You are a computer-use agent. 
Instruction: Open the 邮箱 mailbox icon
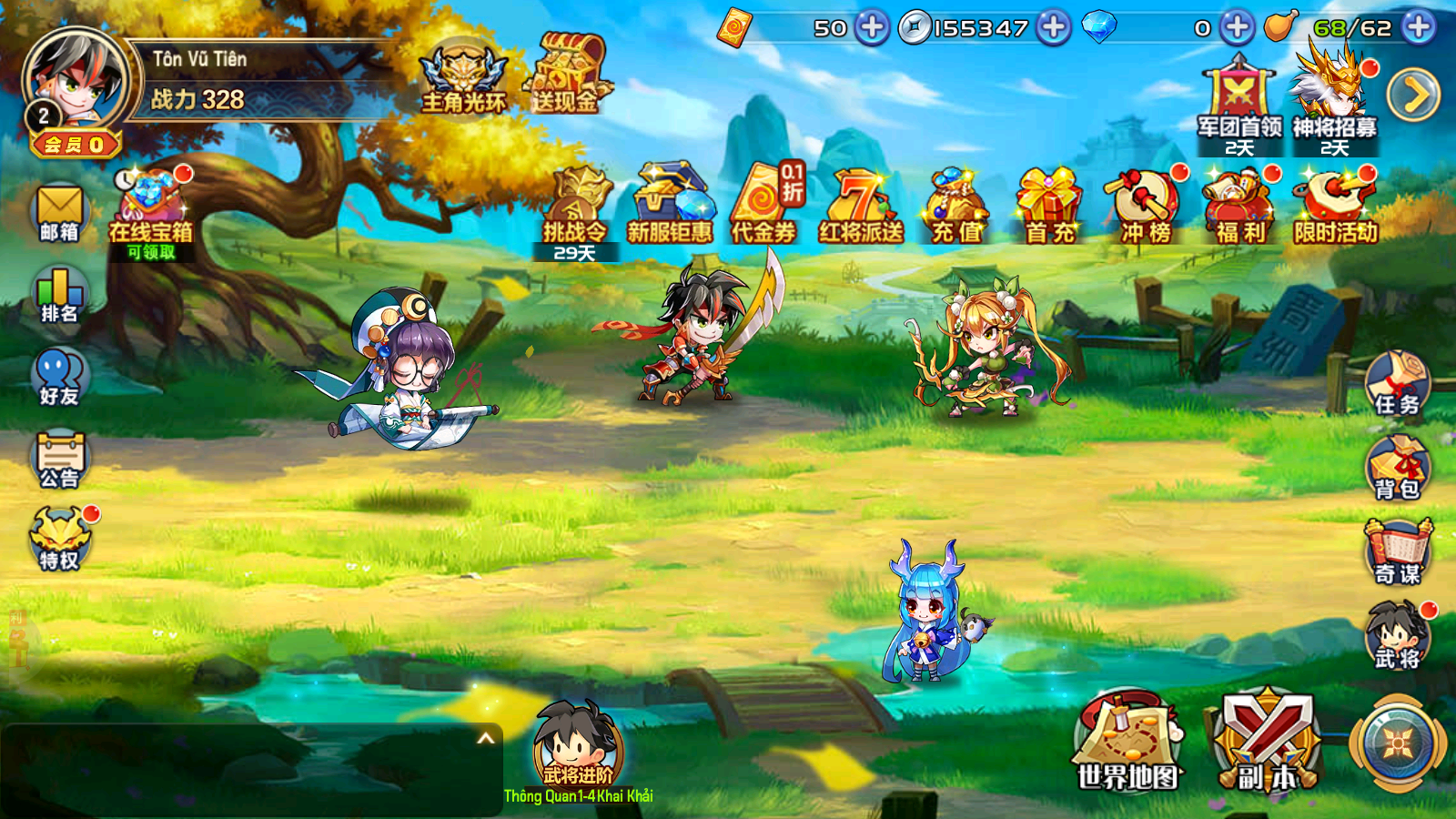tap(59, 213)
